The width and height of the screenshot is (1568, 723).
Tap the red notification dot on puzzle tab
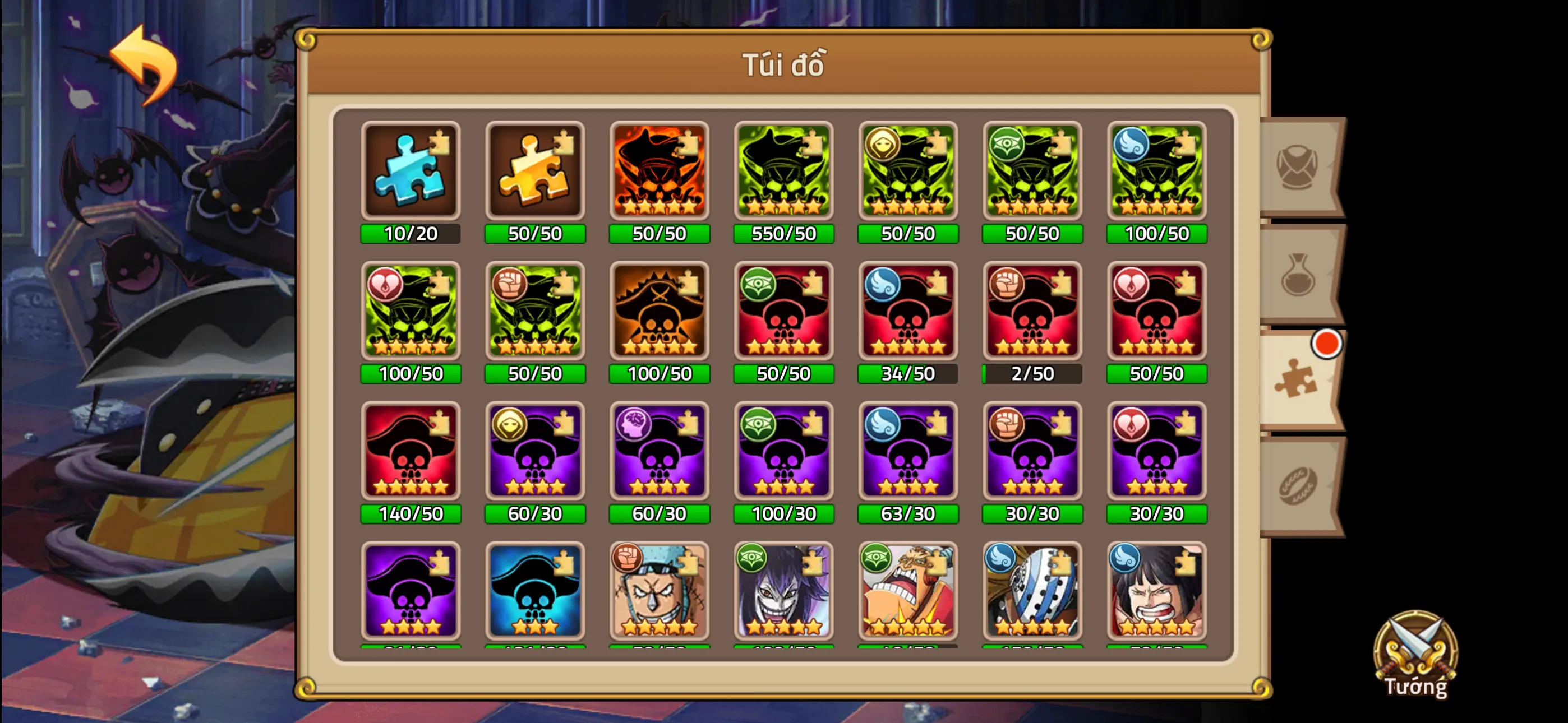pos(1327,344)
